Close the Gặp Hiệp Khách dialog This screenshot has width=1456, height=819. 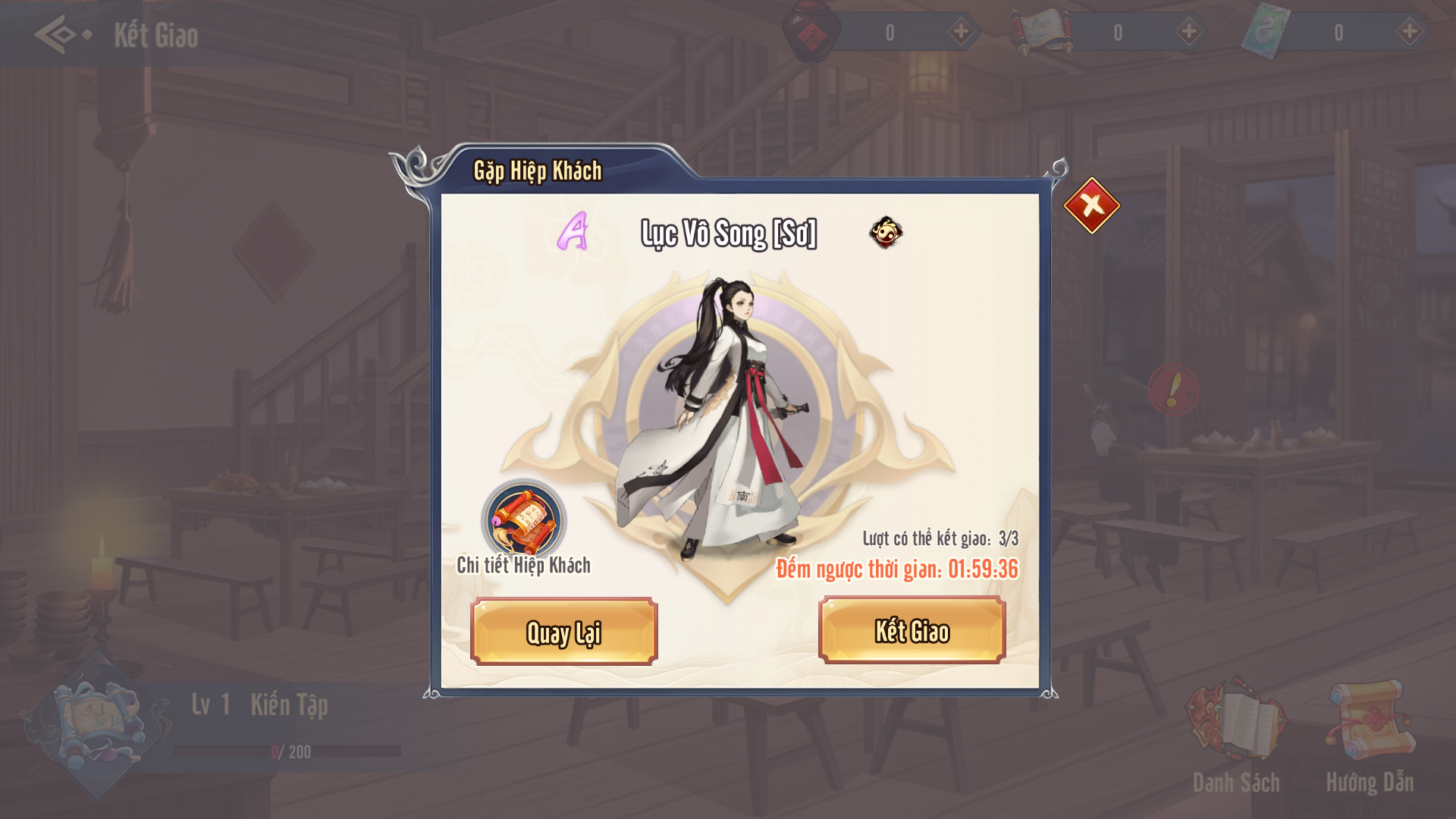pos(1091,206)
